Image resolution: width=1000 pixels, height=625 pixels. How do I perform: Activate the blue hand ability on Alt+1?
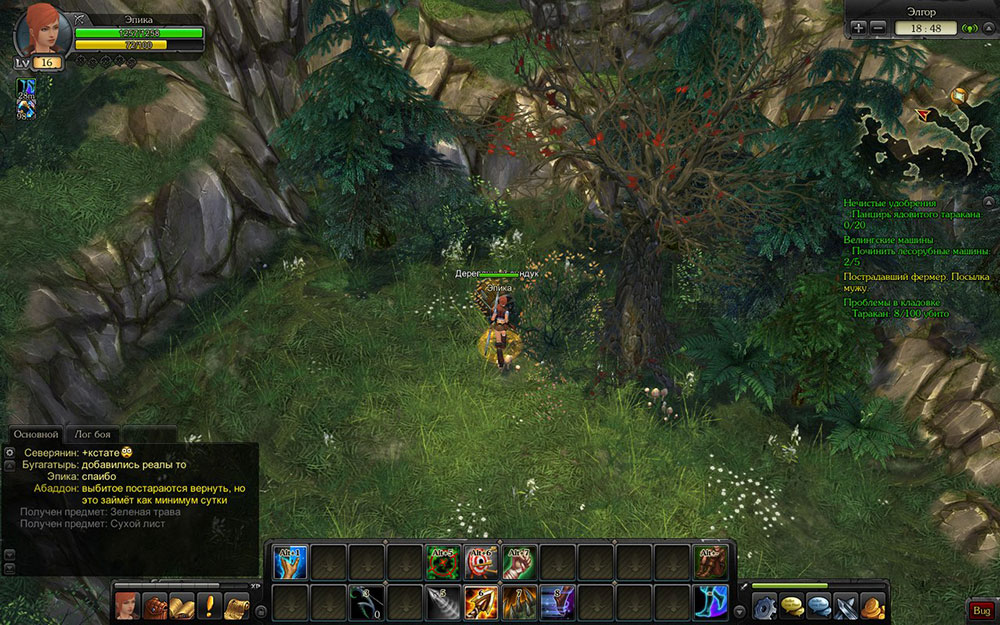coord(290,562)
